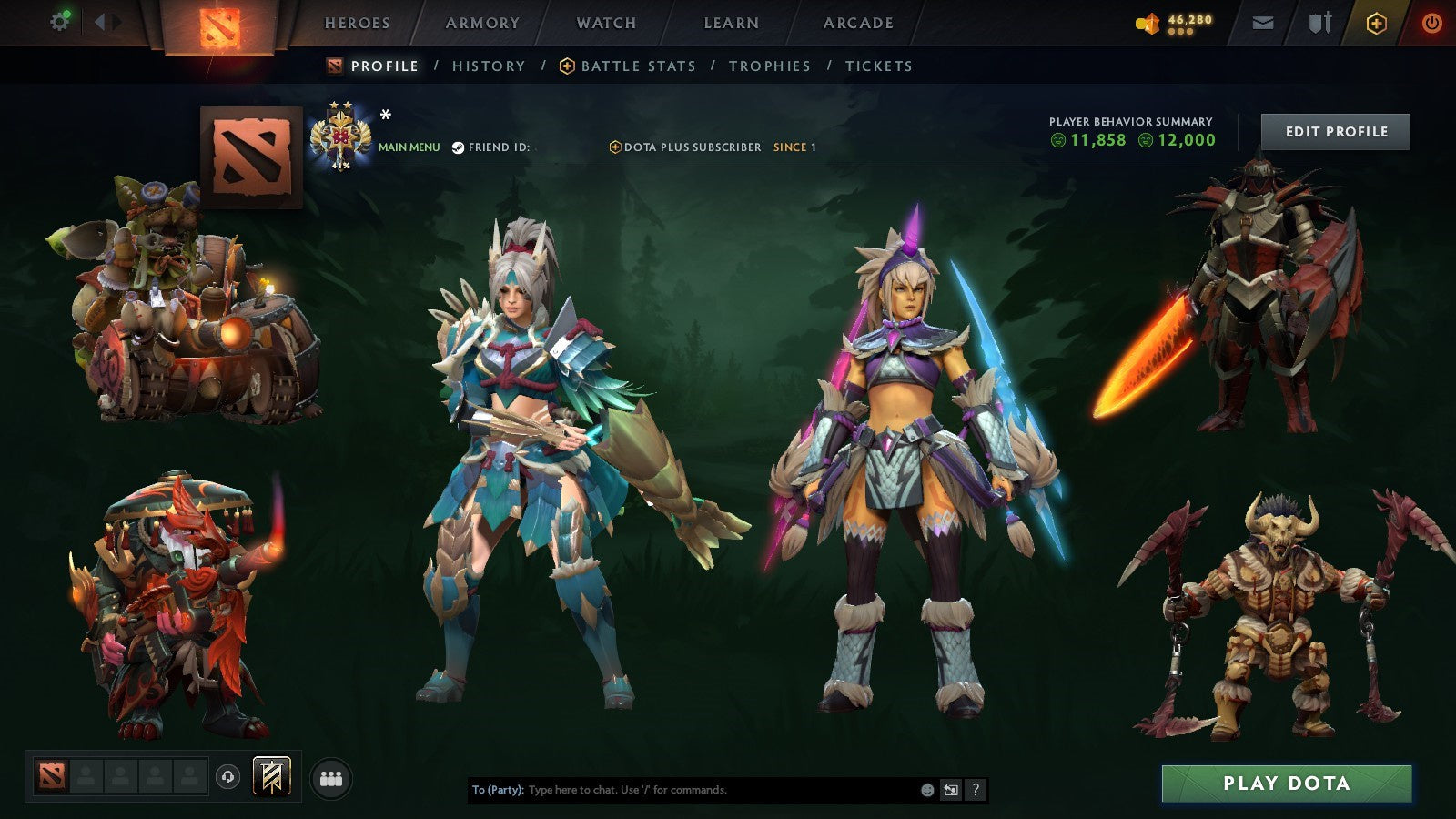Open the inbox via the envelope icon
Viewport: 1456px width, 819px height.
tap(1263, 23)
